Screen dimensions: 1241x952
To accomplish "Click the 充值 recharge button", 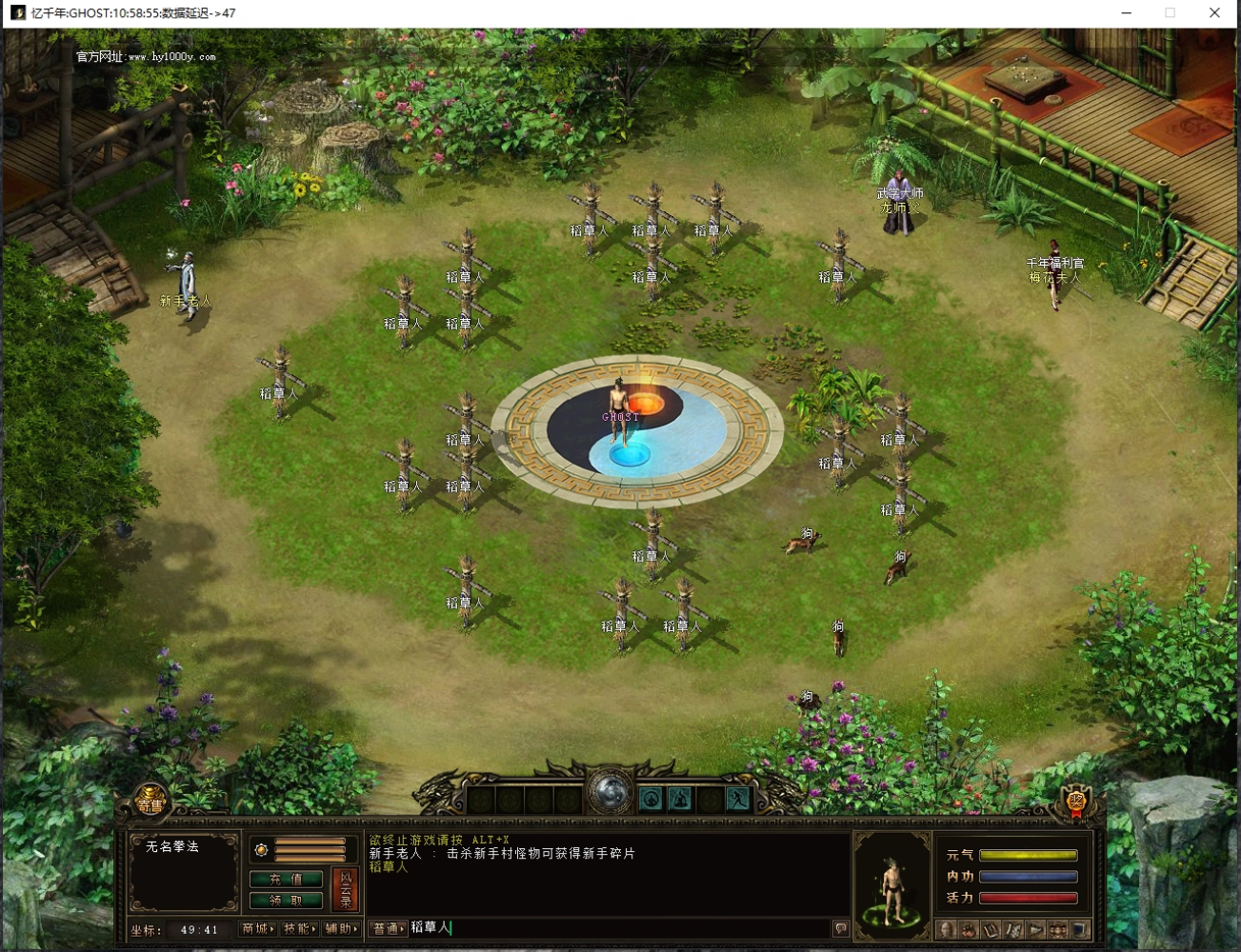I will coord(286,879).
